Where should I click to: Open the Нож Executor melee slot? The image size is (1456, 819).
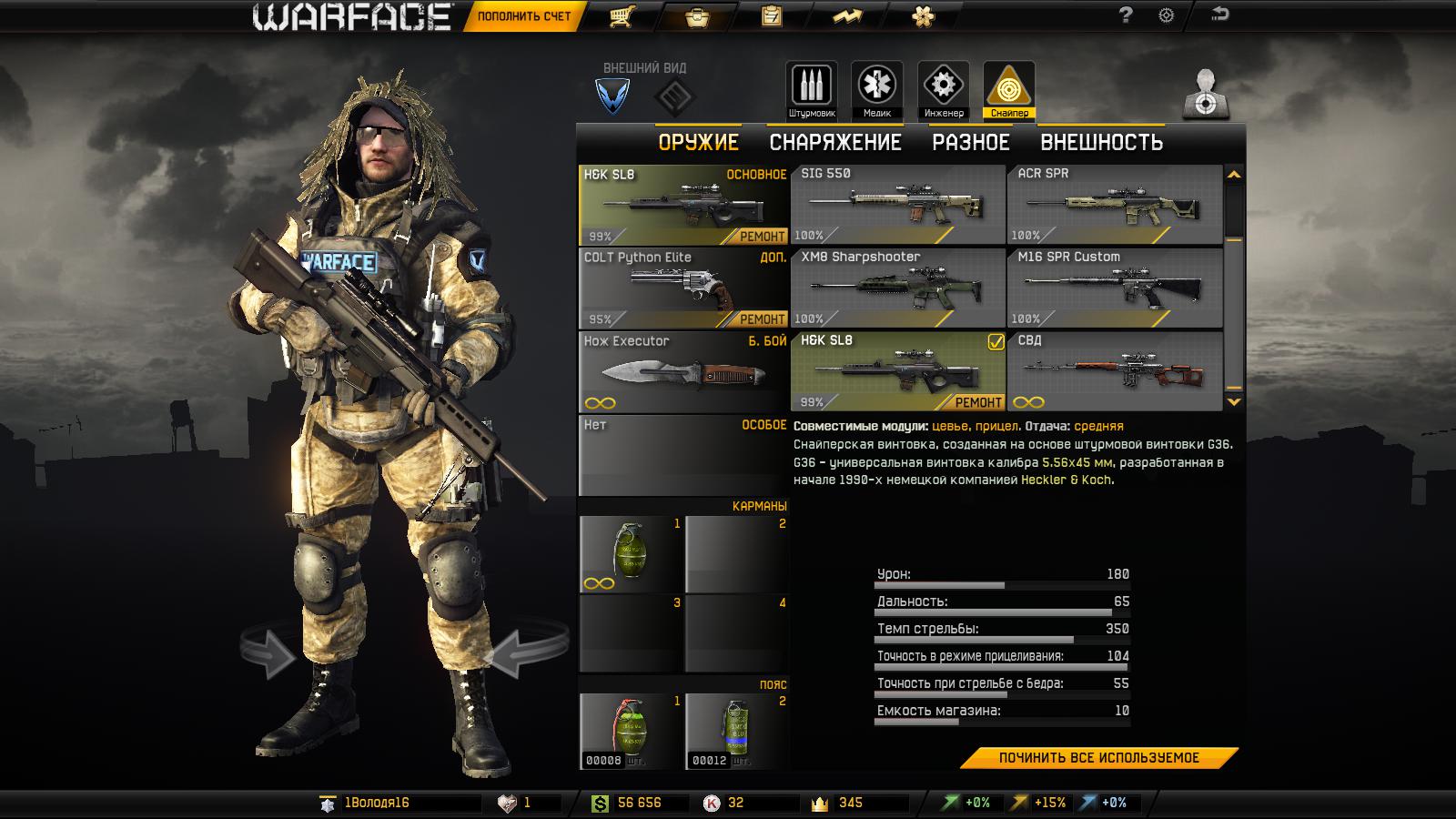click(682, 371)
